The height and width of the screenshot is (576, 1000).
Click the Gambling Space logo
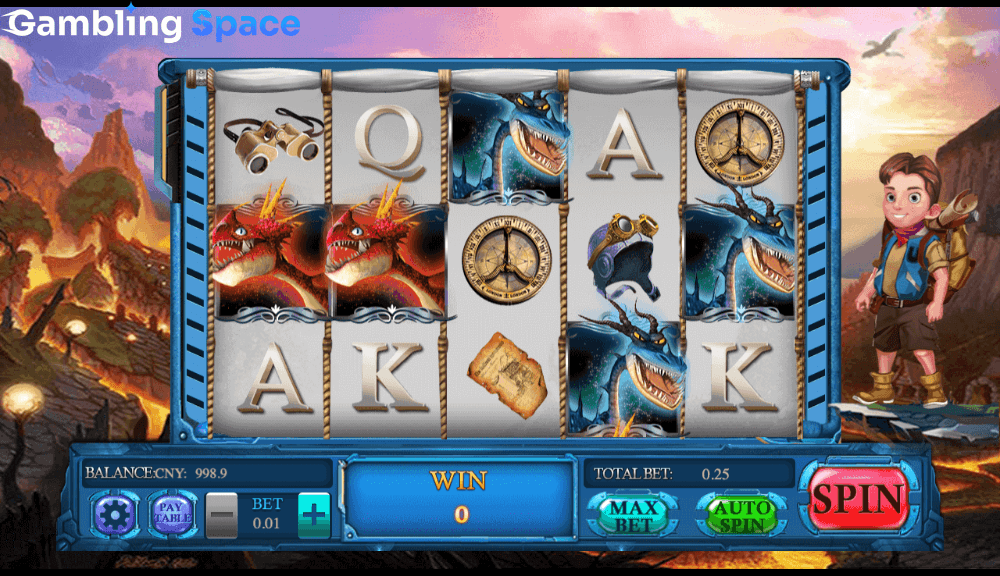click(x=154, y=24)
